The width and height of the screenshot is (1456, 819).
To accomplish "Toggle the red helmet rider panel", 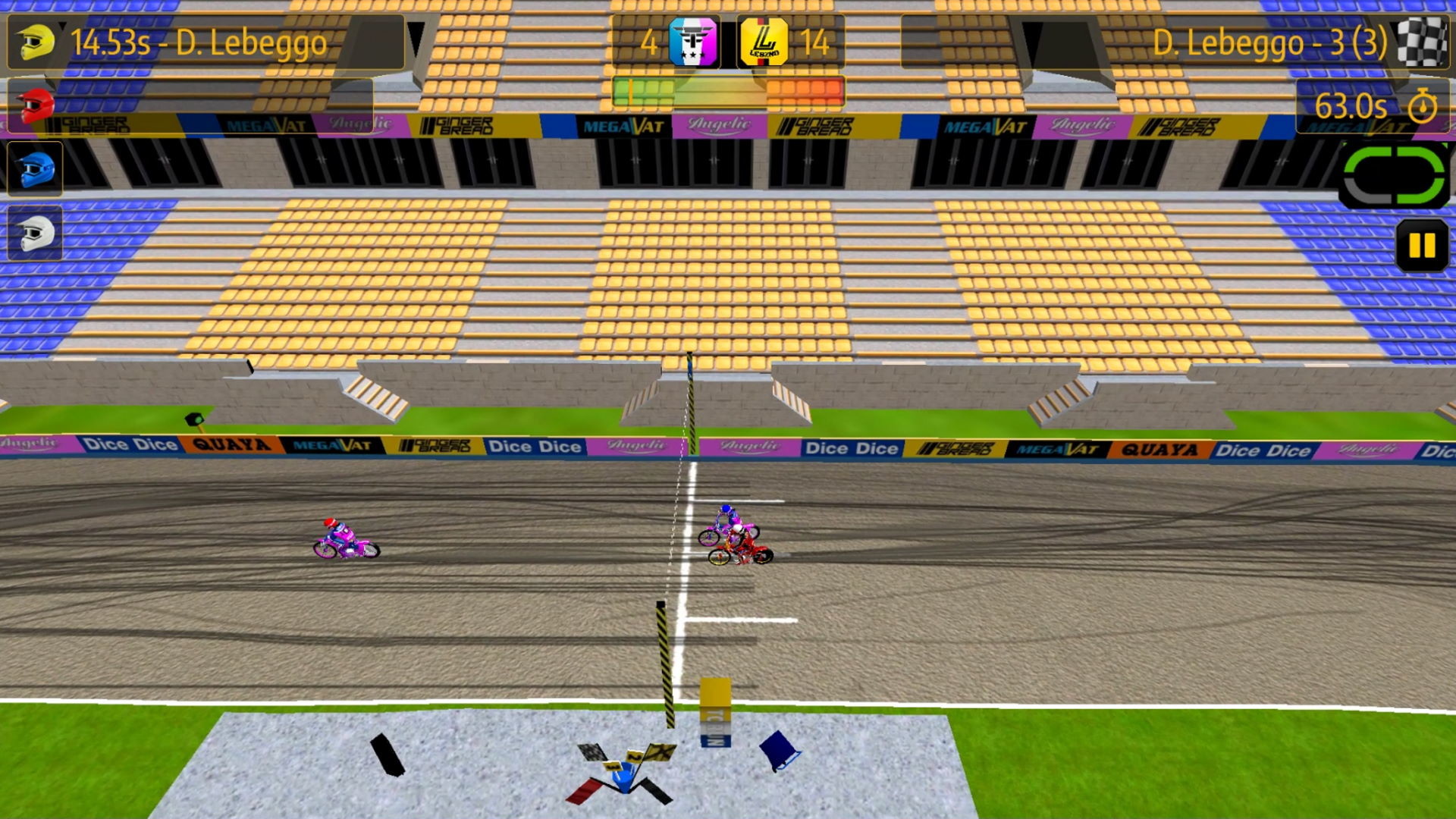I will tap(36, 105).
